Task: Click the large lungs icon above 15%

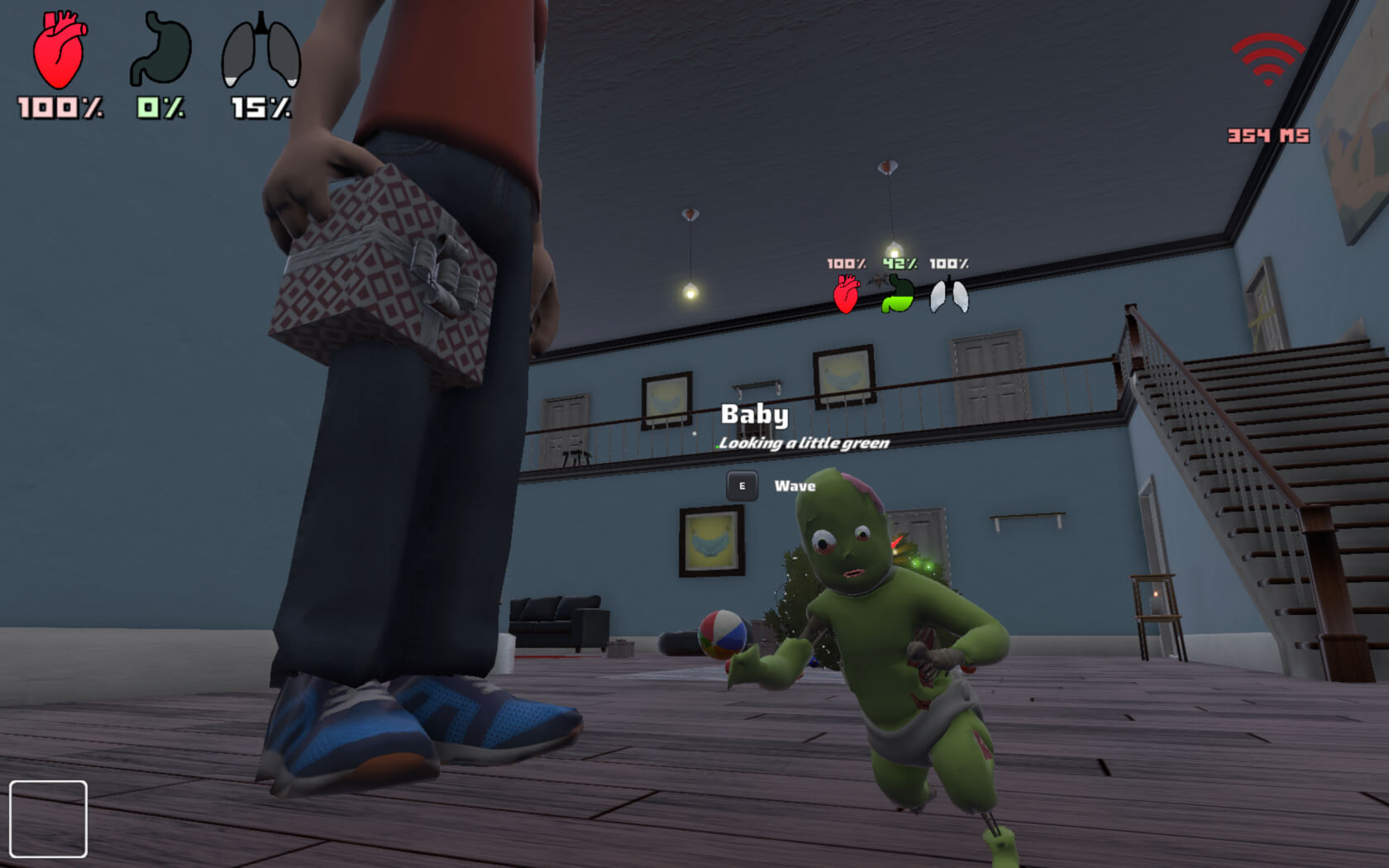Action: pos(260,51)
